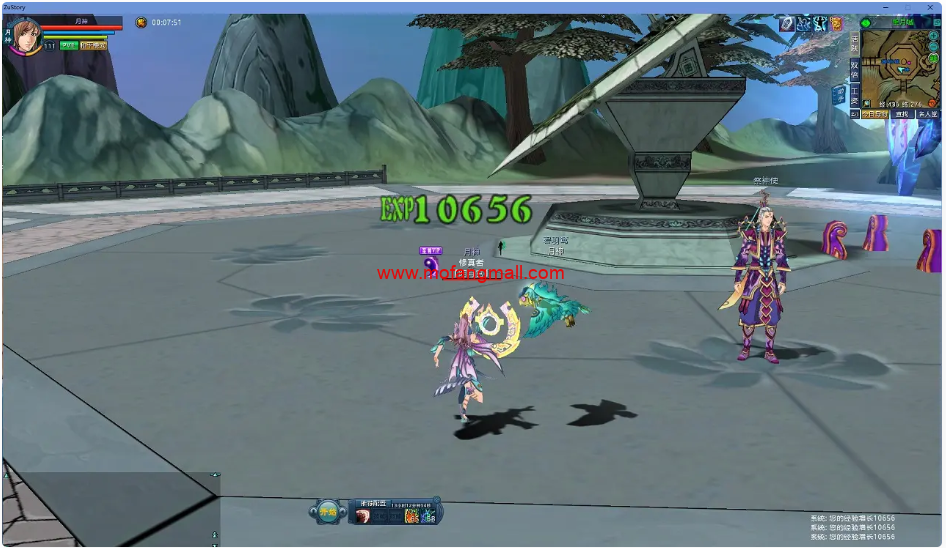Zoom out the minimap with minus button
Viewport: 946px width, 548px height.
(933, 47)
